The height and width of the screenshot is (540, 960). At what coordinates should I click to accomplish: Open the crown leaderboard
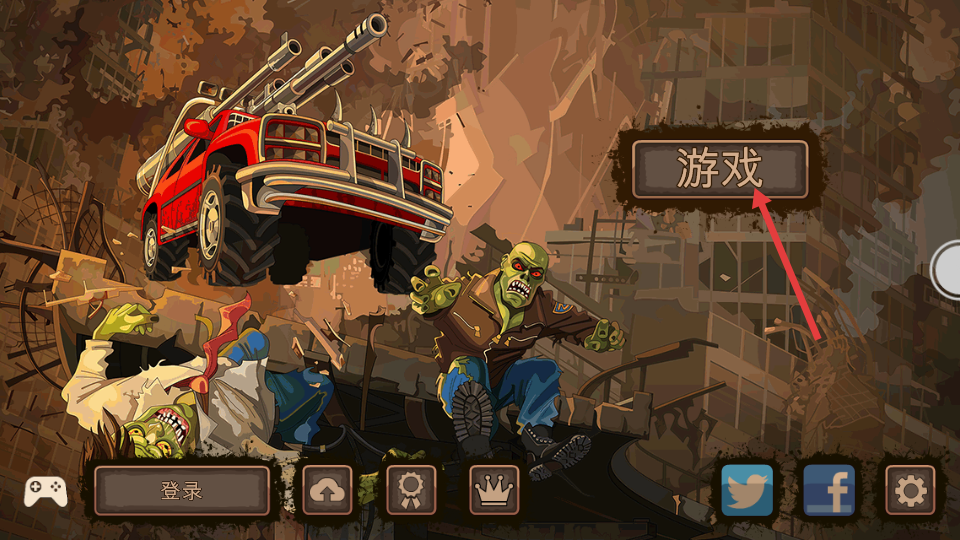494,490
